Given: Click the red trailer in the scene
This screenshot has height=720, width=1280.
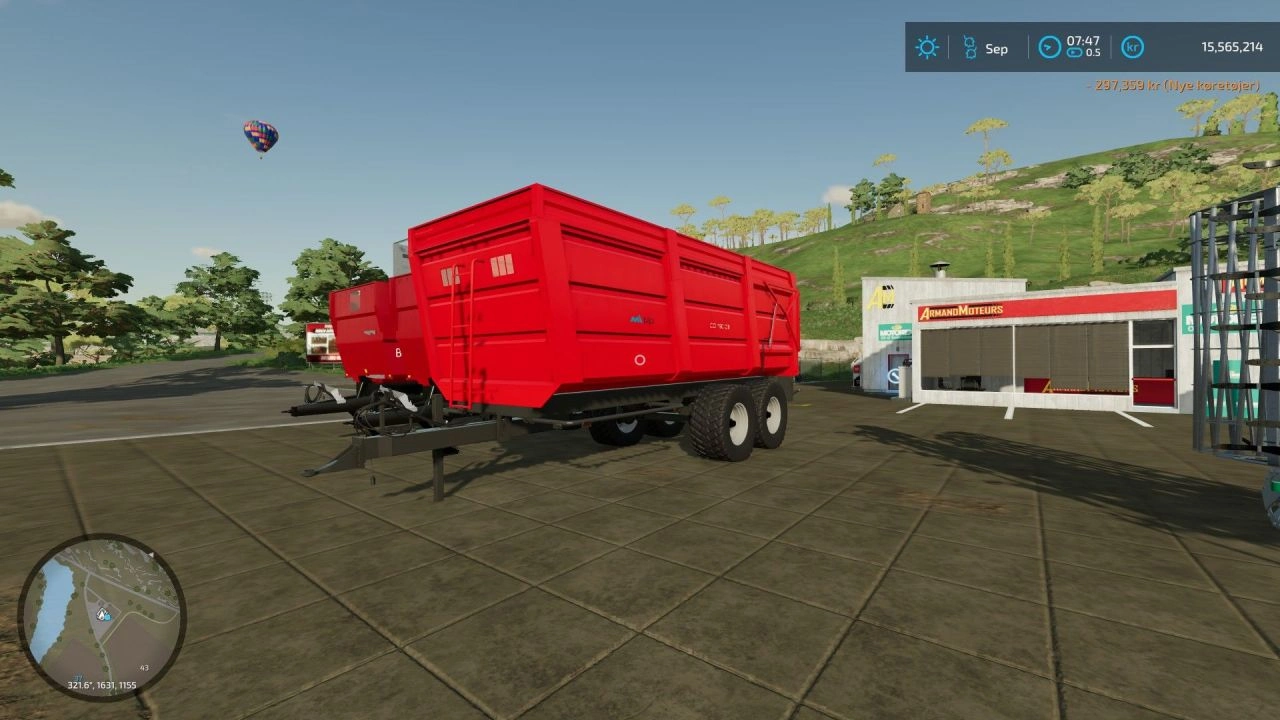Looking at the screenshot, I should 570,320.
